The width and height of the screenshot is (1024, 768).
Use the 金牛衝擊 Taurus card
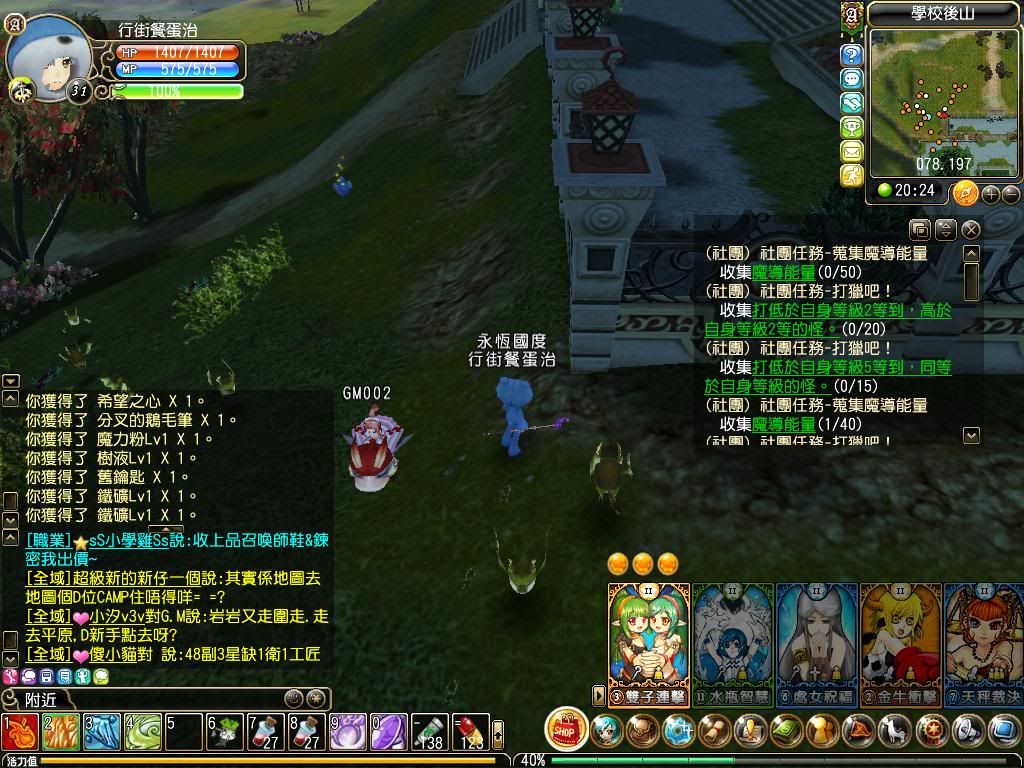pos(900,634)
